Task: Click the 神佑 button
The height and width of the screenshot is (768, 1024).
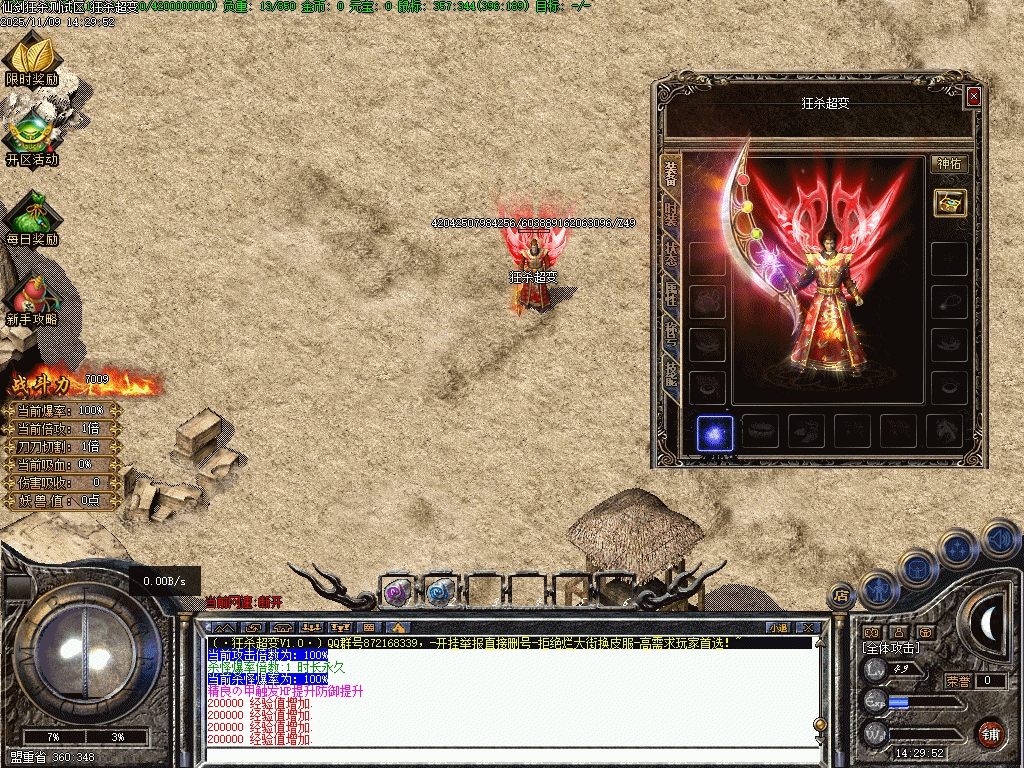Action: tap(949, 164)
